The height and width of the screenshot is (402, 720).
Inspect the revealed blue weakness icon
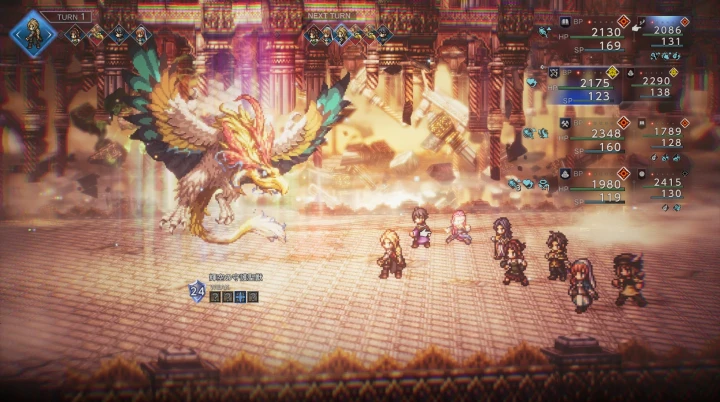240,297
